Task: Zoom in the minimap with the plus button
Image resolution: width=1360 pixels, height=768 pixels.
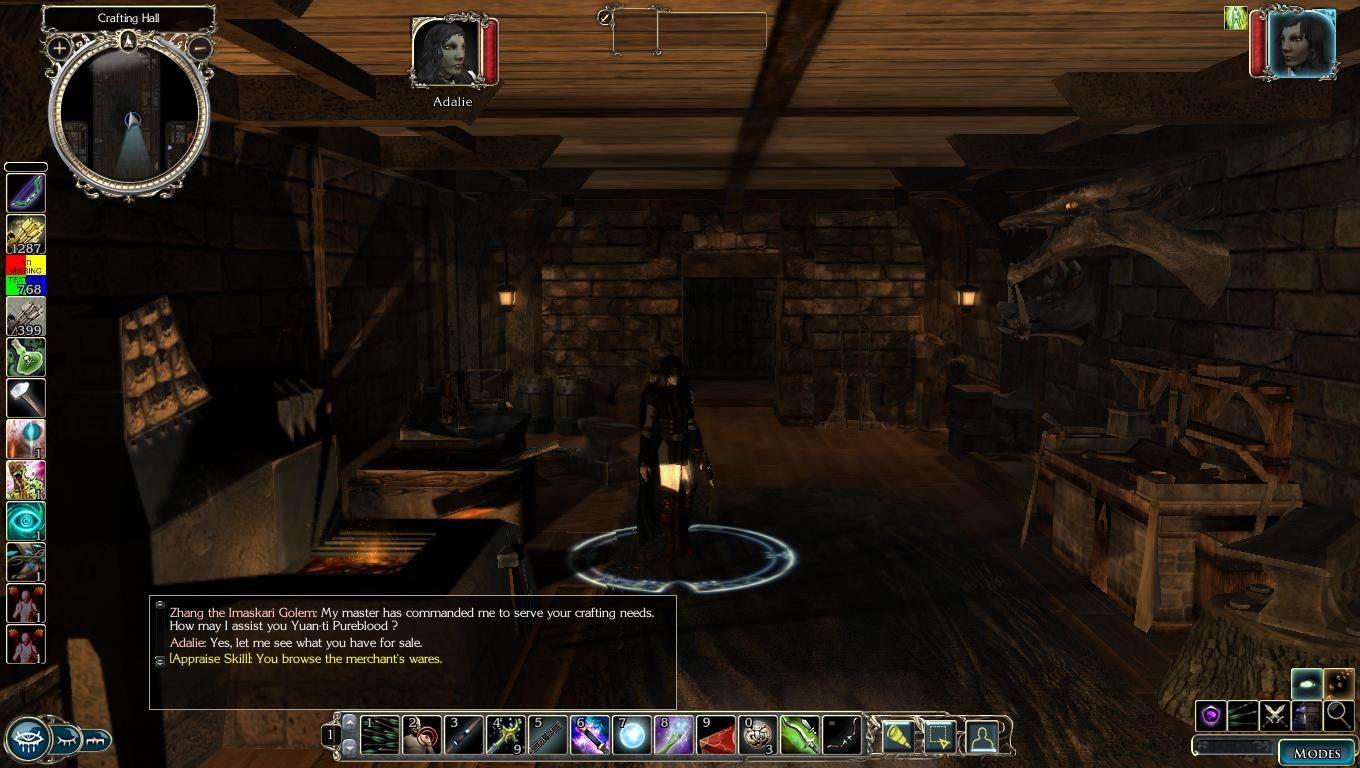Action: click(x=59, y=47)
